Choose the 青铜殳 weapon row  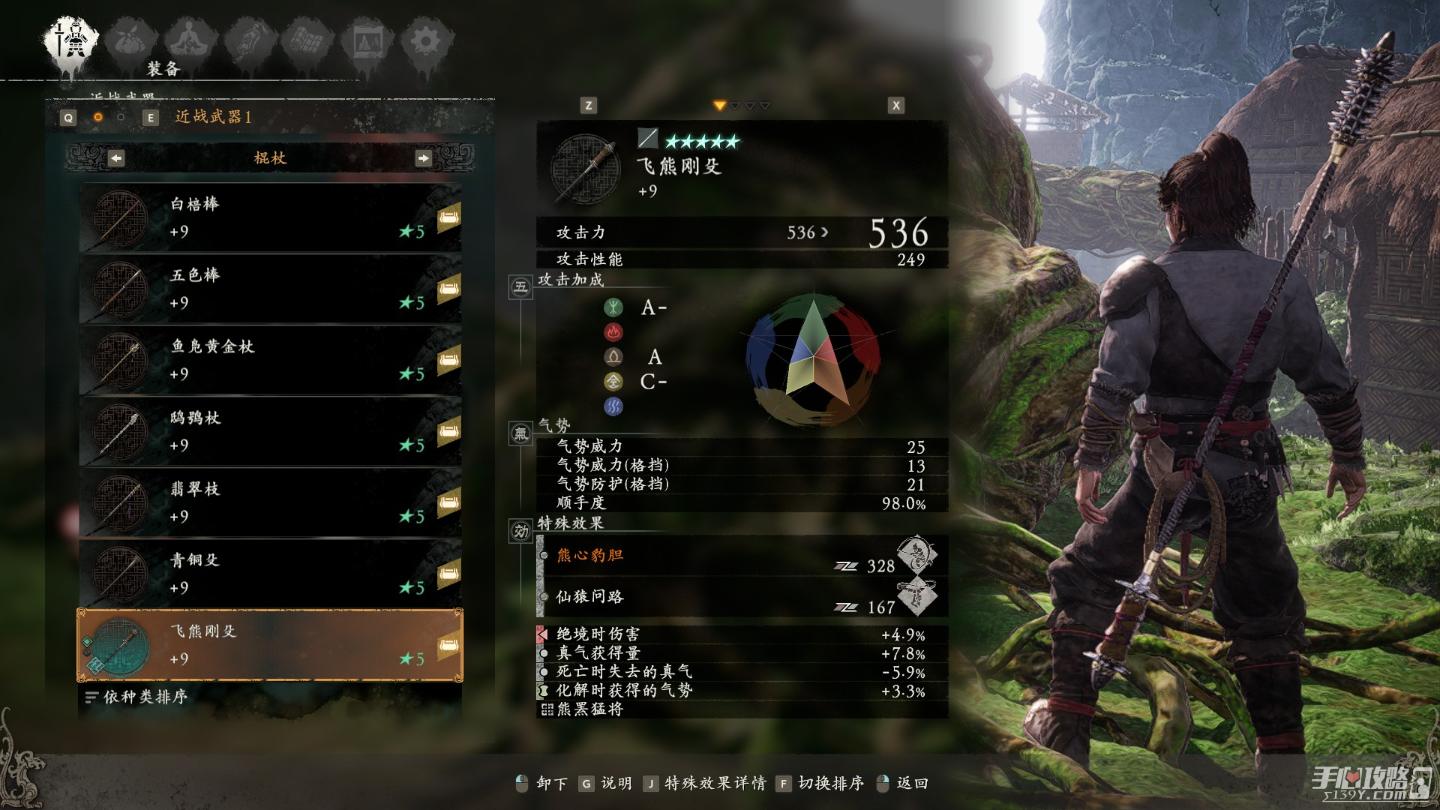(x=270, y=573)
